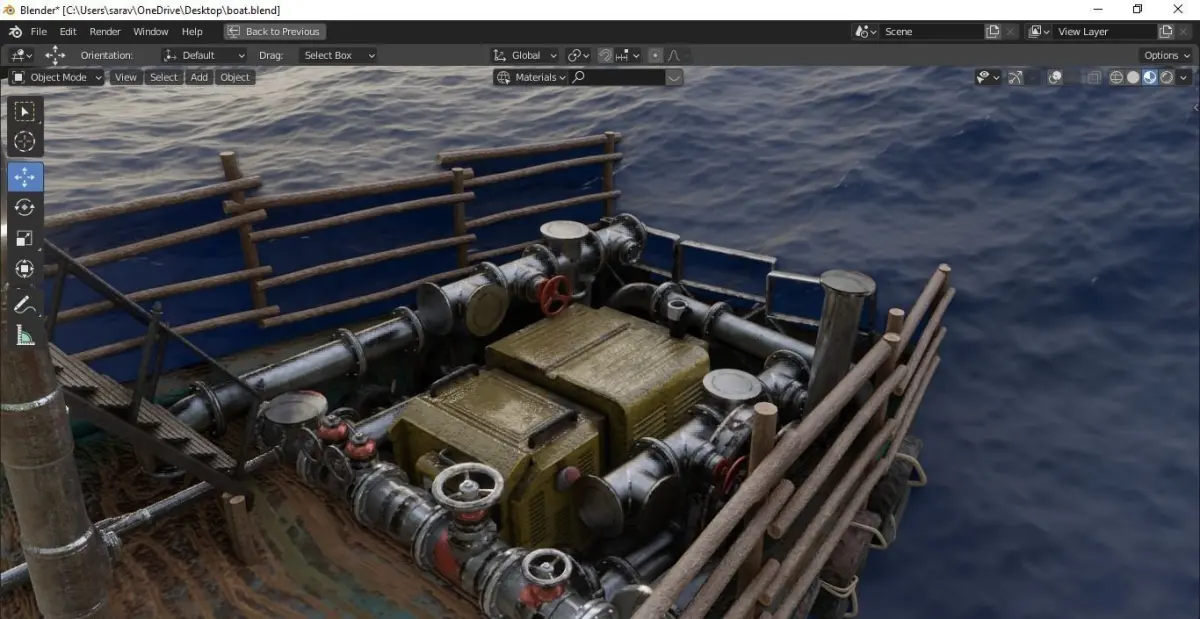Open the Orientation Default dropdown
This screenshot has height=619, width=1200.
click(x=204, y=55)
